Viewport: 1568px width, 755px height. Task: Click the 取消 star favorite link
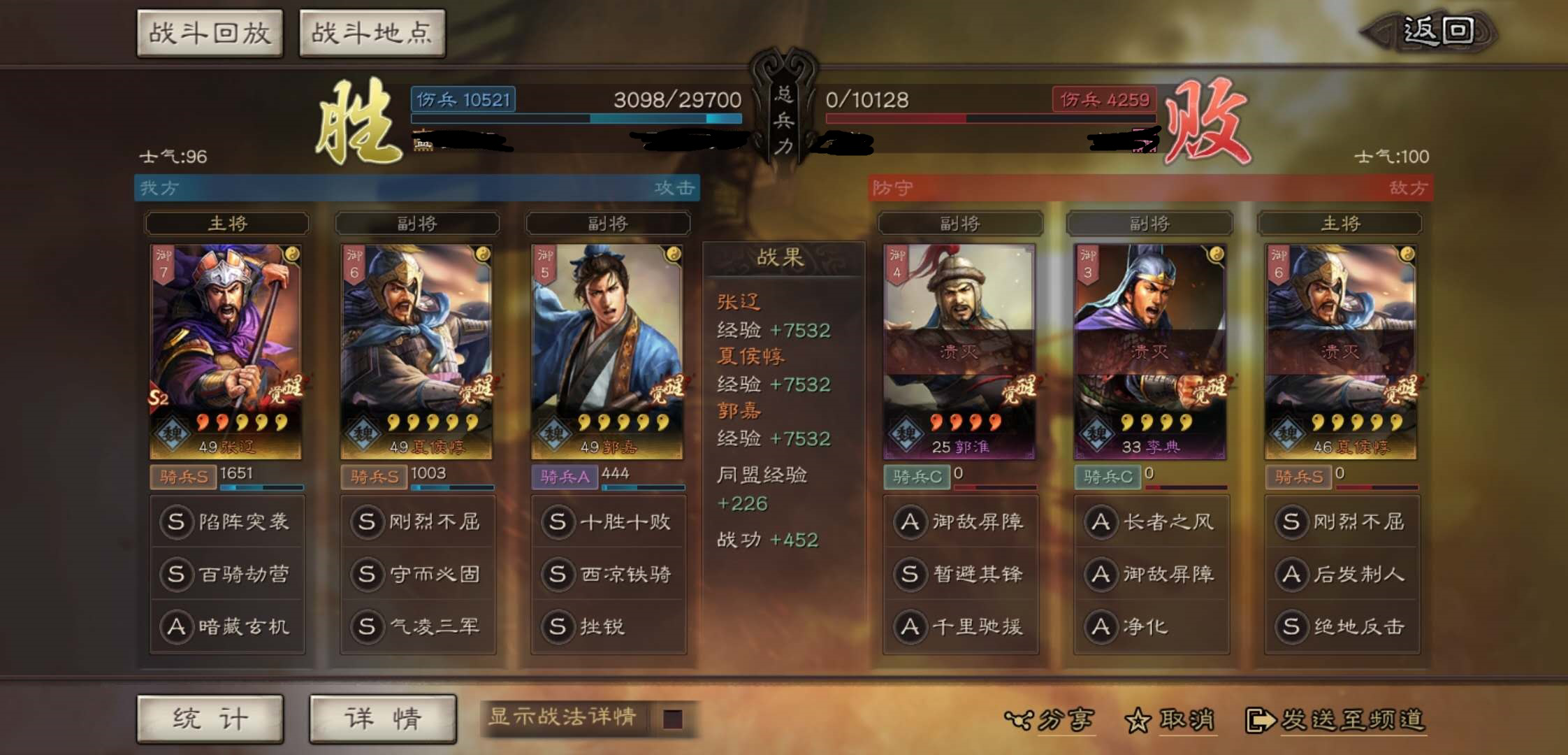(x=1171, y=719)
